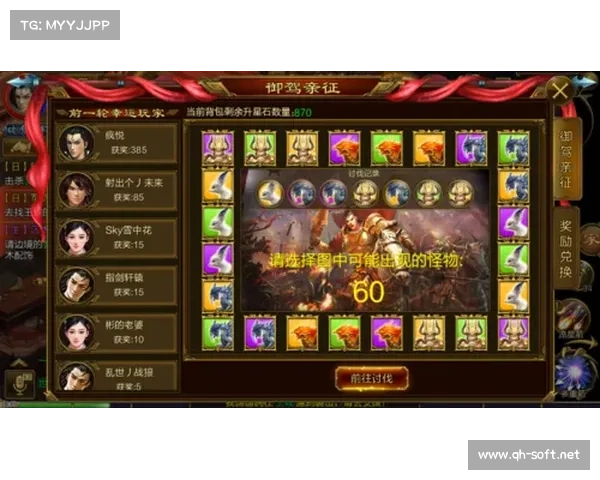Select the 彬的老婆 player entry
This screenshot has height=480, width=600.
(116, 332)
